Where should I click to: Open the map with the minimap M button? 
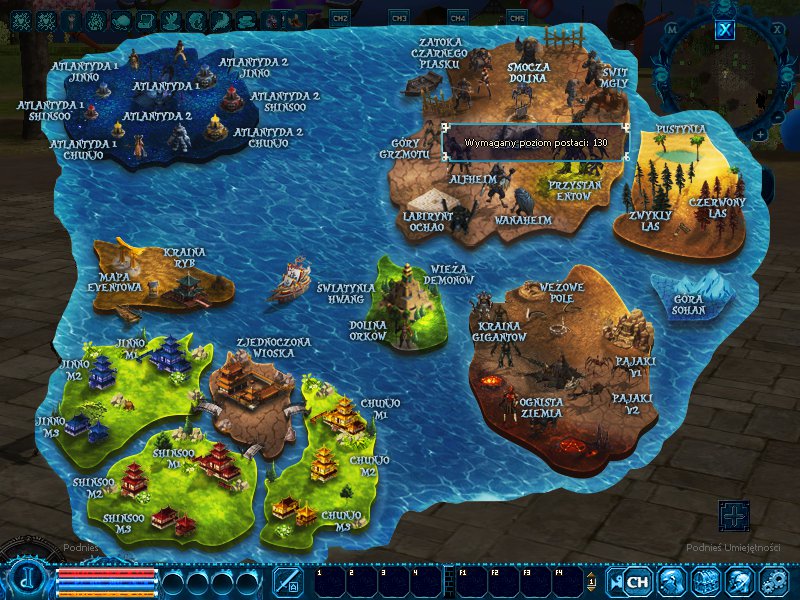(672, 29)
